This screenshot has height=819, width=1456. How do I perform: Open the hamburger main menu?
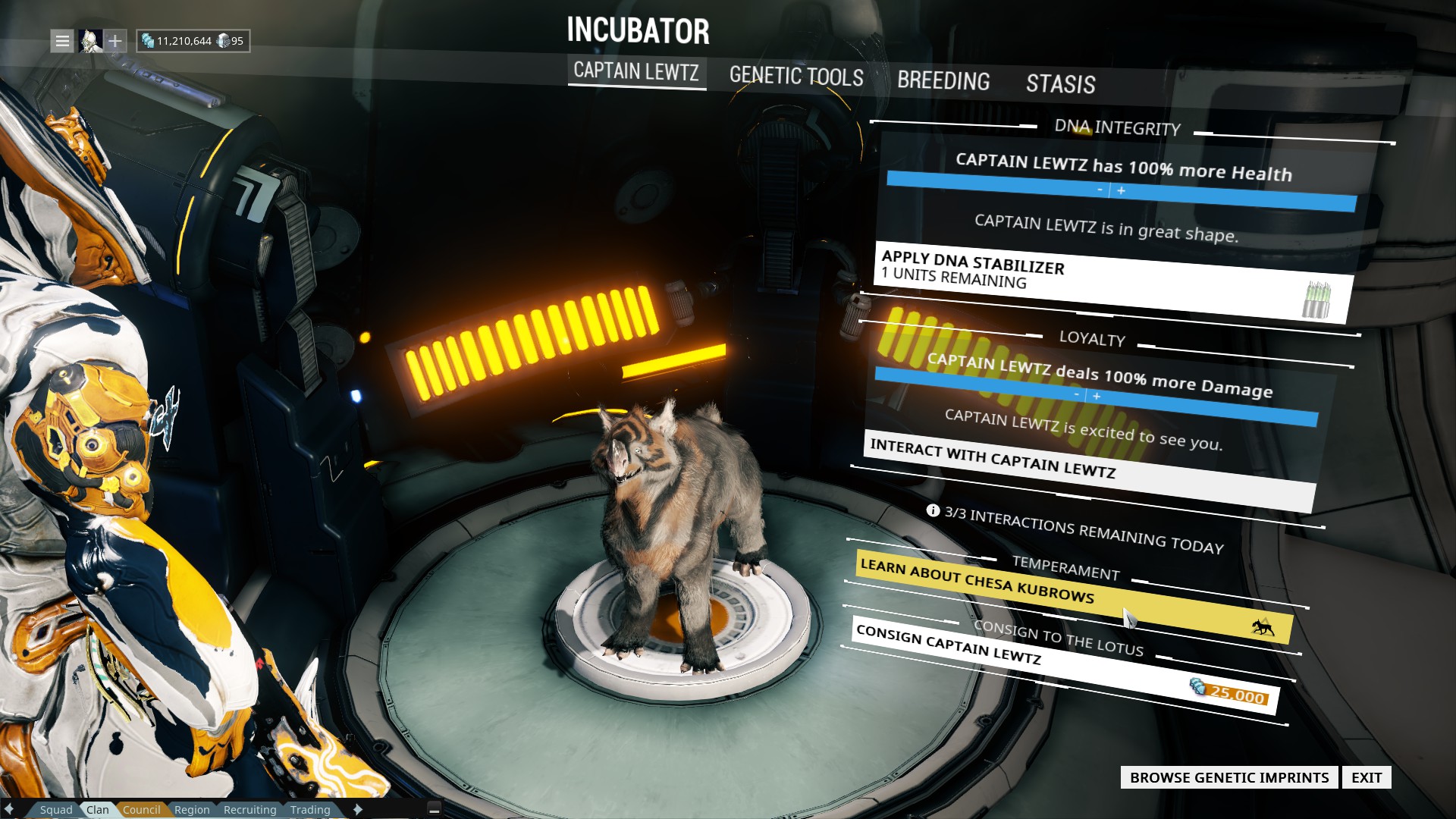62,41
